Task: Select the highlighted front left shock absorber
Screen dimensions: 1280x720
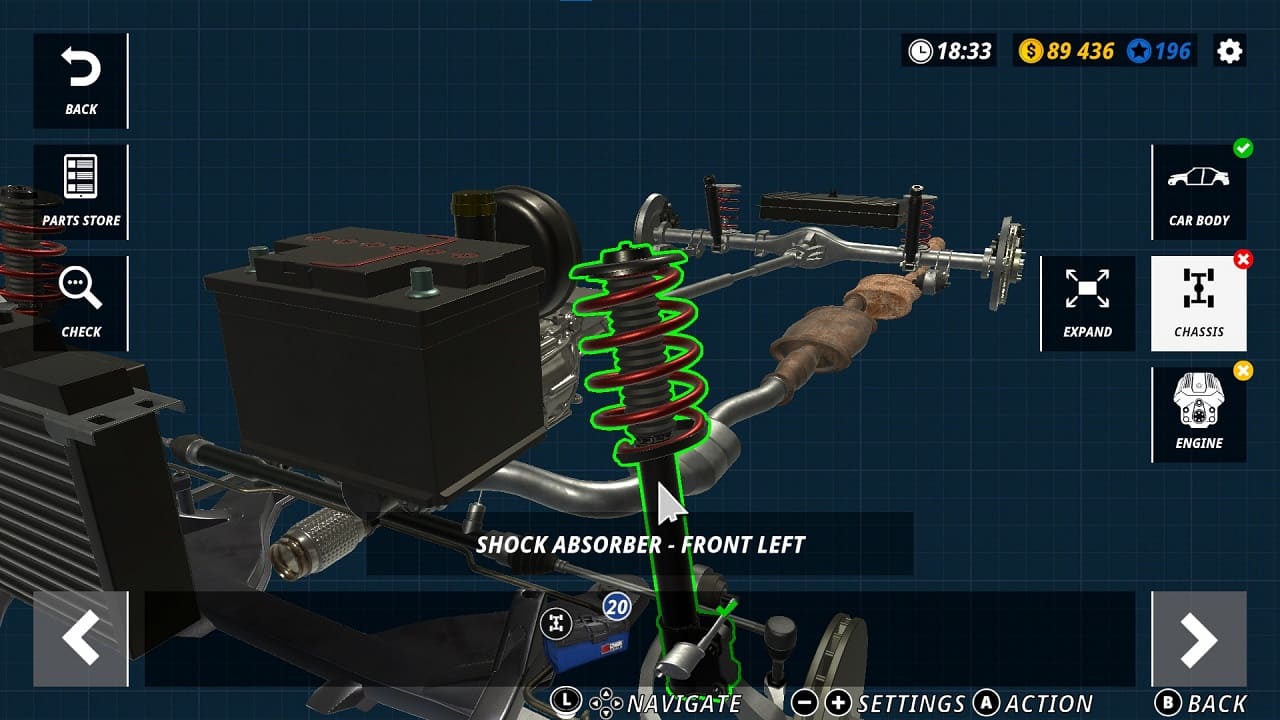Action: 640,350
